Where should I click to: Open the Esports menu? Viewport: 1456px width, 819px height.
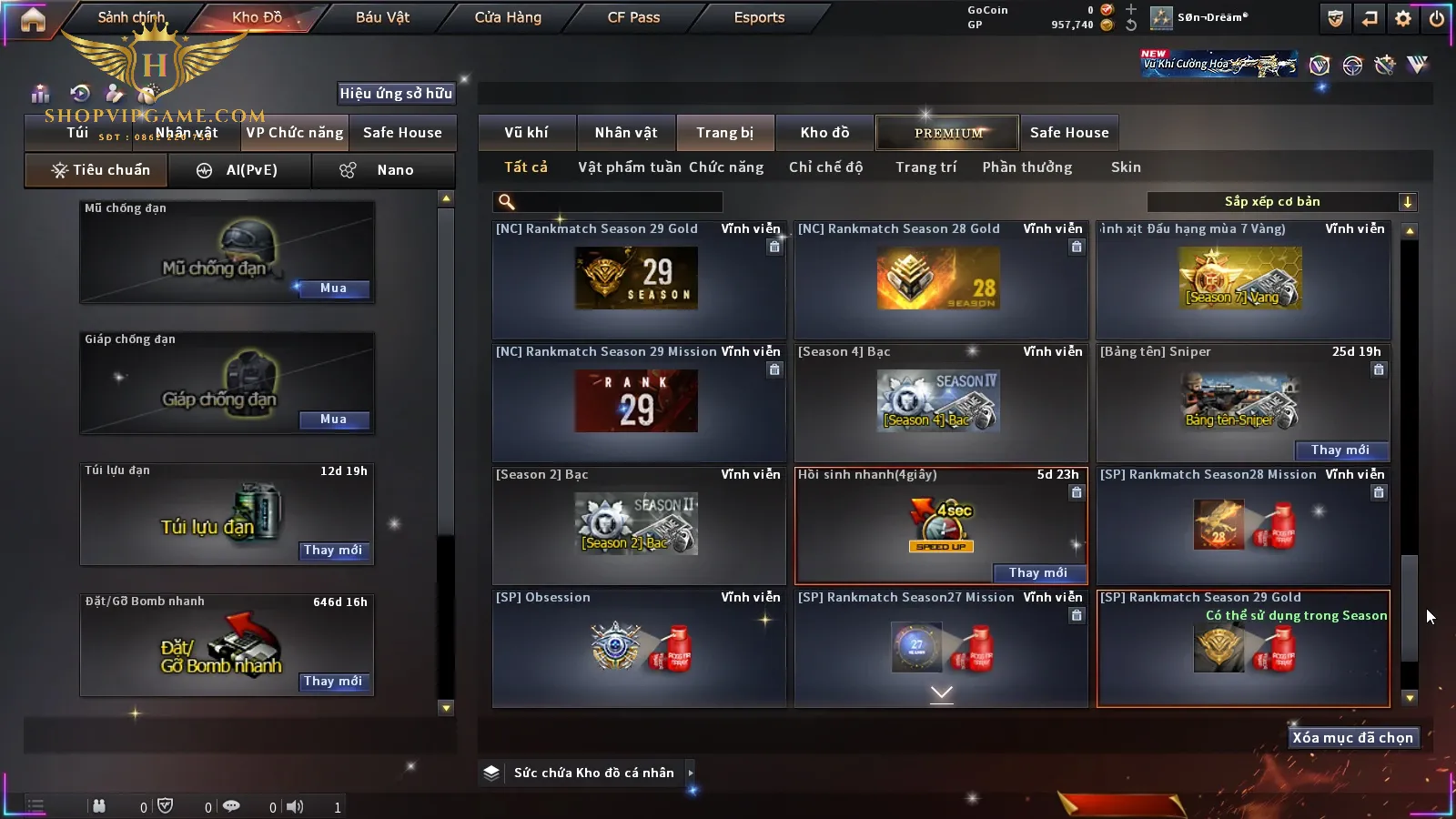pos(759,17)
